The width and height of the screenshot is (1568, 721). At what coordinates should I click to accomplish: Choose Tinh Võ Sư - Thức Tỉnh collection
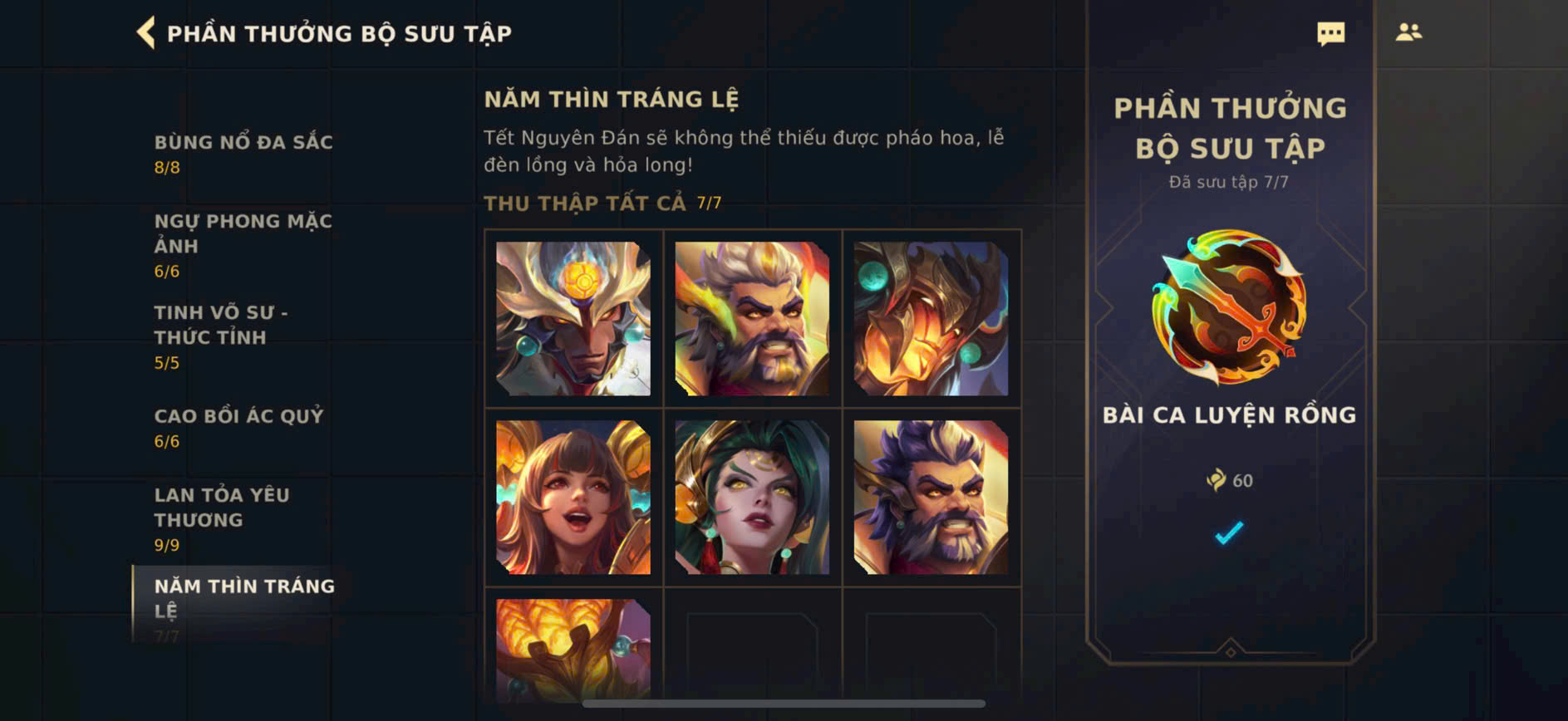pyautogui.click(x=221, y=336)
